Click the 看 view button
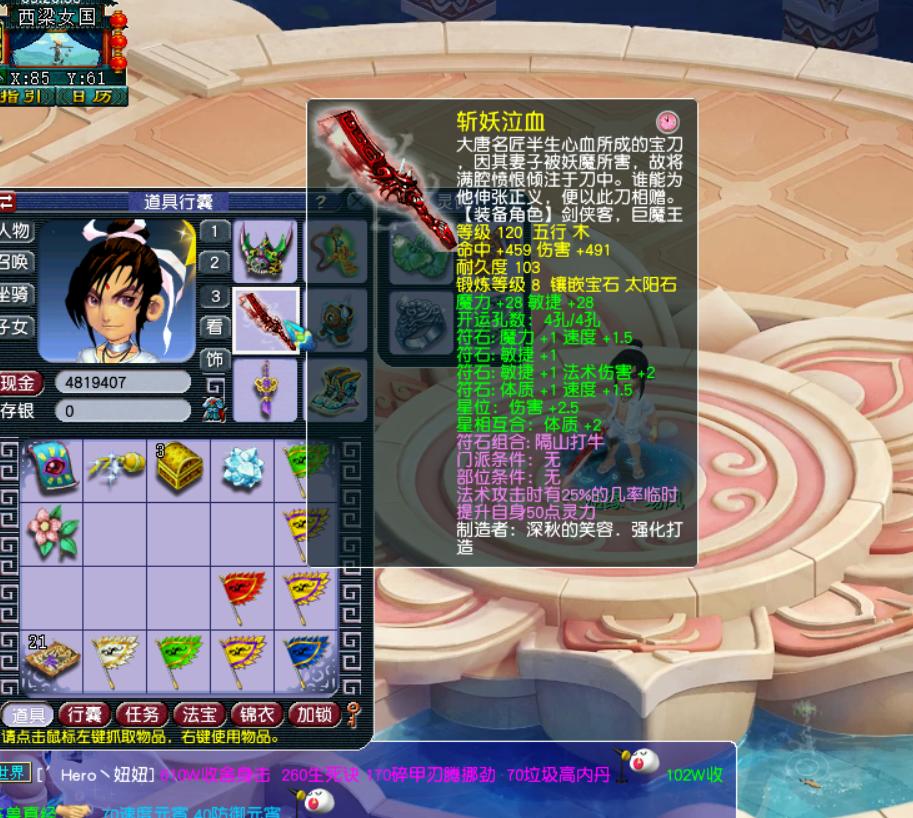 coord(214,326)
